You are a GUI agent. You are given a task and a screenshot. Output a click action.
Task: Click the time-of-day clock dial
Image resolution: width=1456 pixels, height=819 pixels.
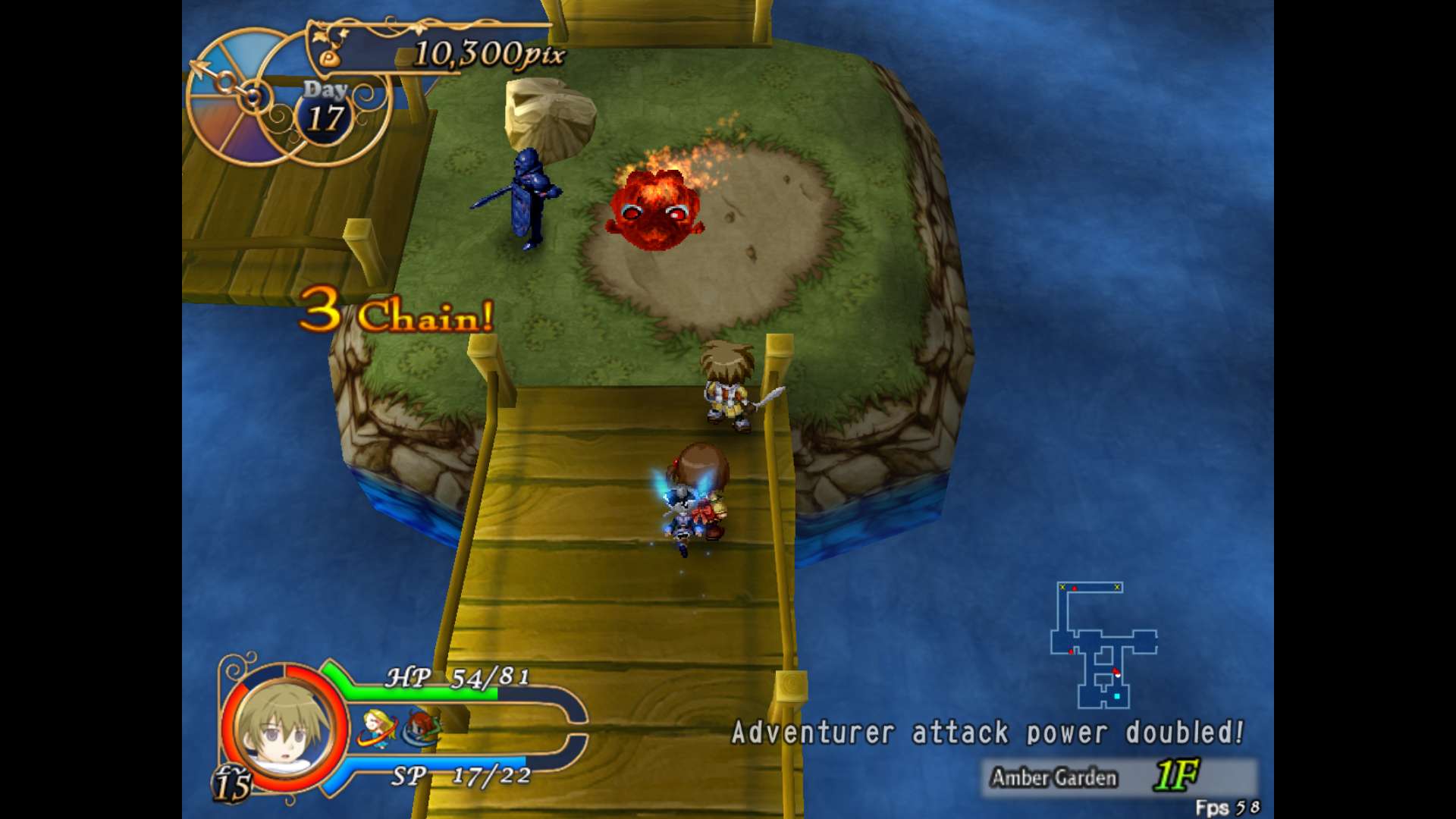[241, 97]
